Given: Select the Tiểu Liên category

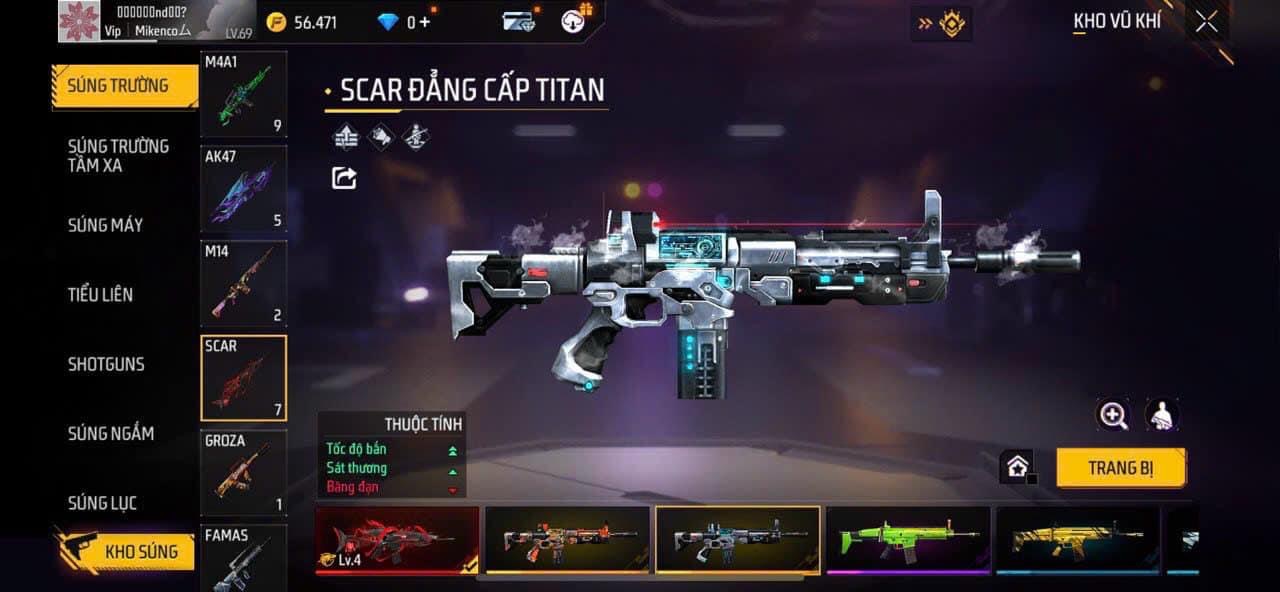Looking at the screenshot, I should [100, 294].
